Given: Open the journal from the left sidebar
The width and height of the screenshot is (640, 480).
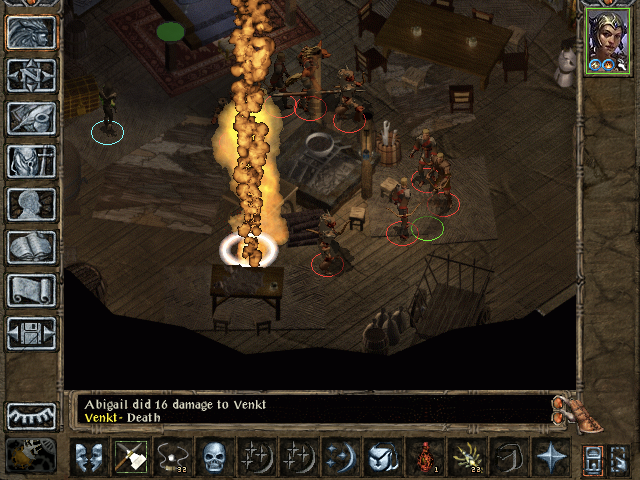Looking at the screenshot, I should (31, 118).
